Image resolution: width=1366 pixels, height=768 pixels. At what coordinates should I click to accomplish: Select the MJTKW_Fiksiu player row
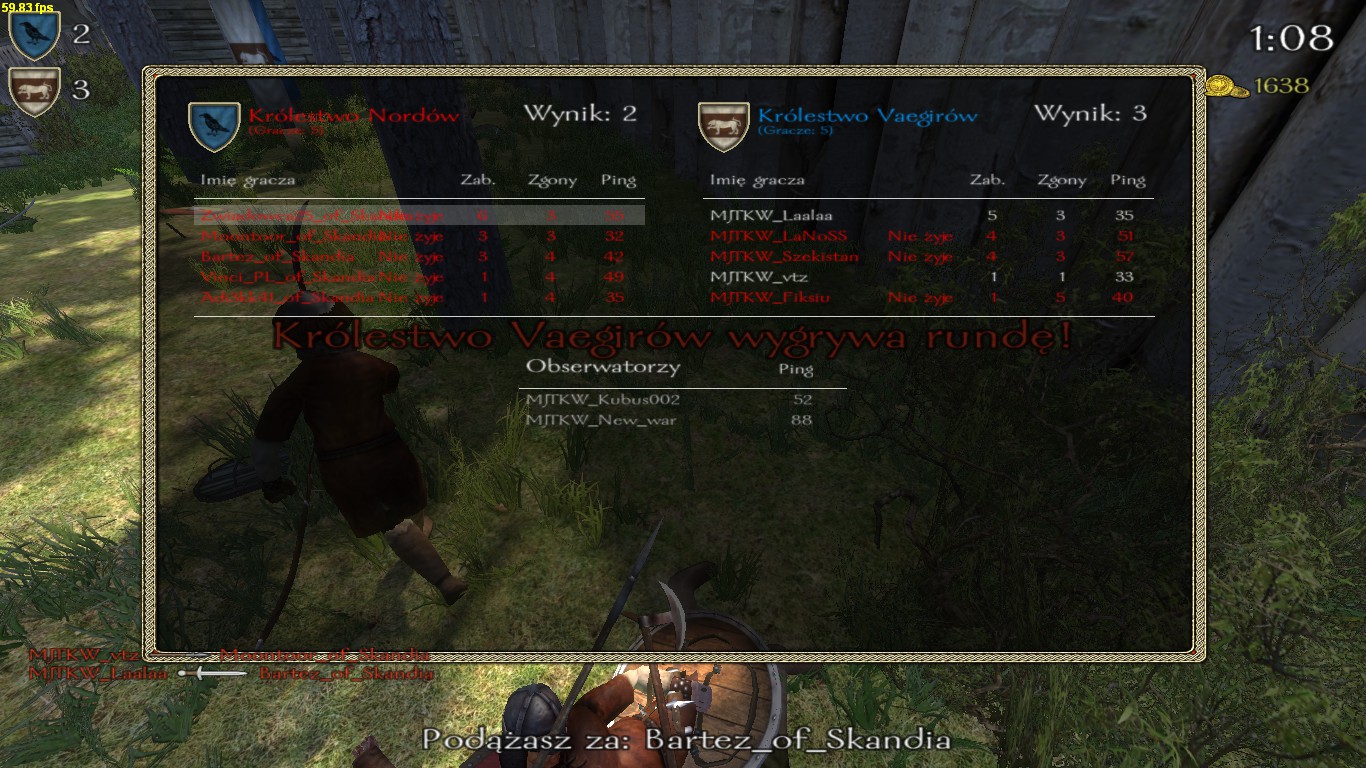click(927, 298)
